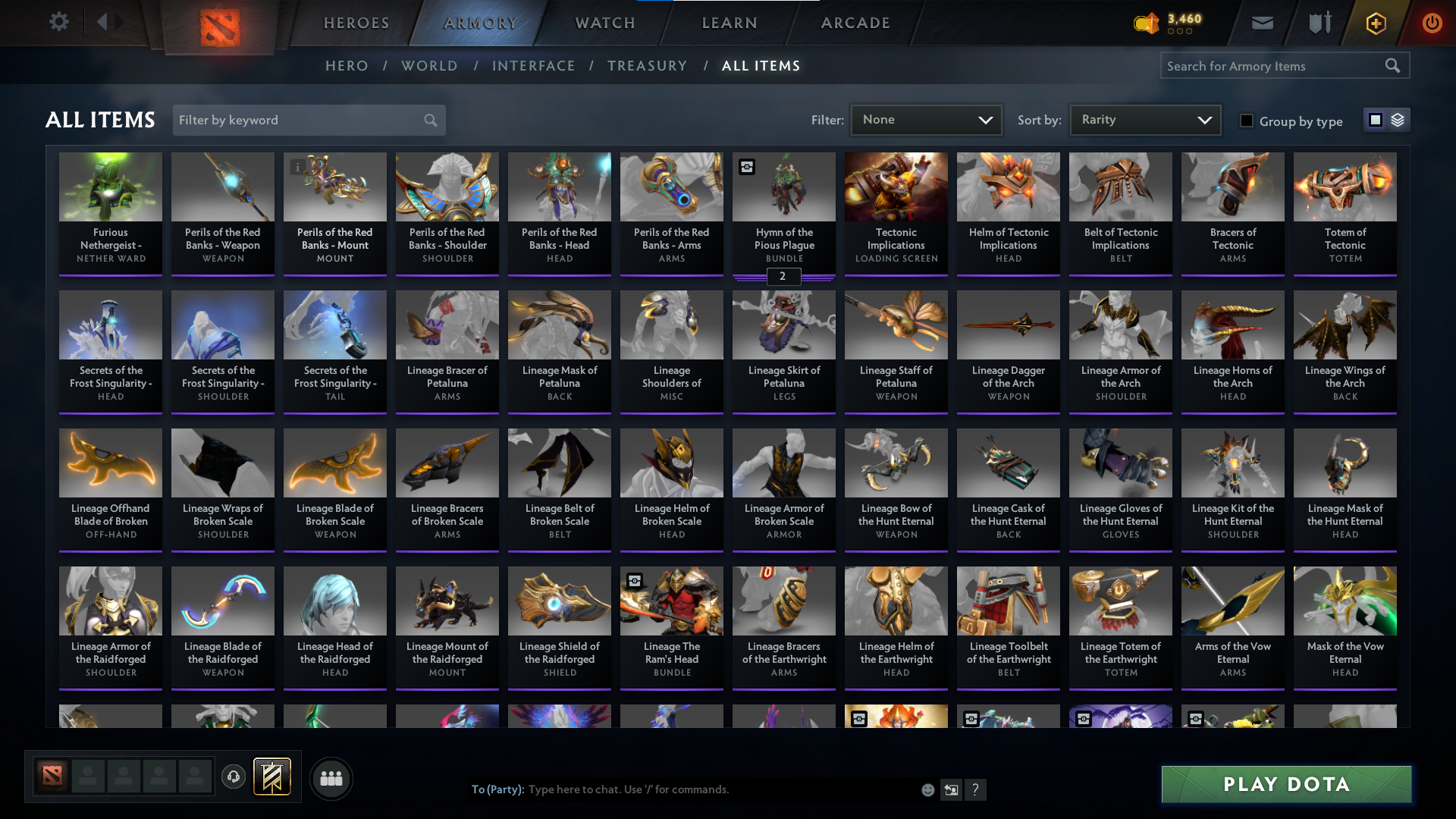Click the Dota Plus hexagon plus icon
The height and width of the screenshot is (819, 1456).
point(1375,23)
